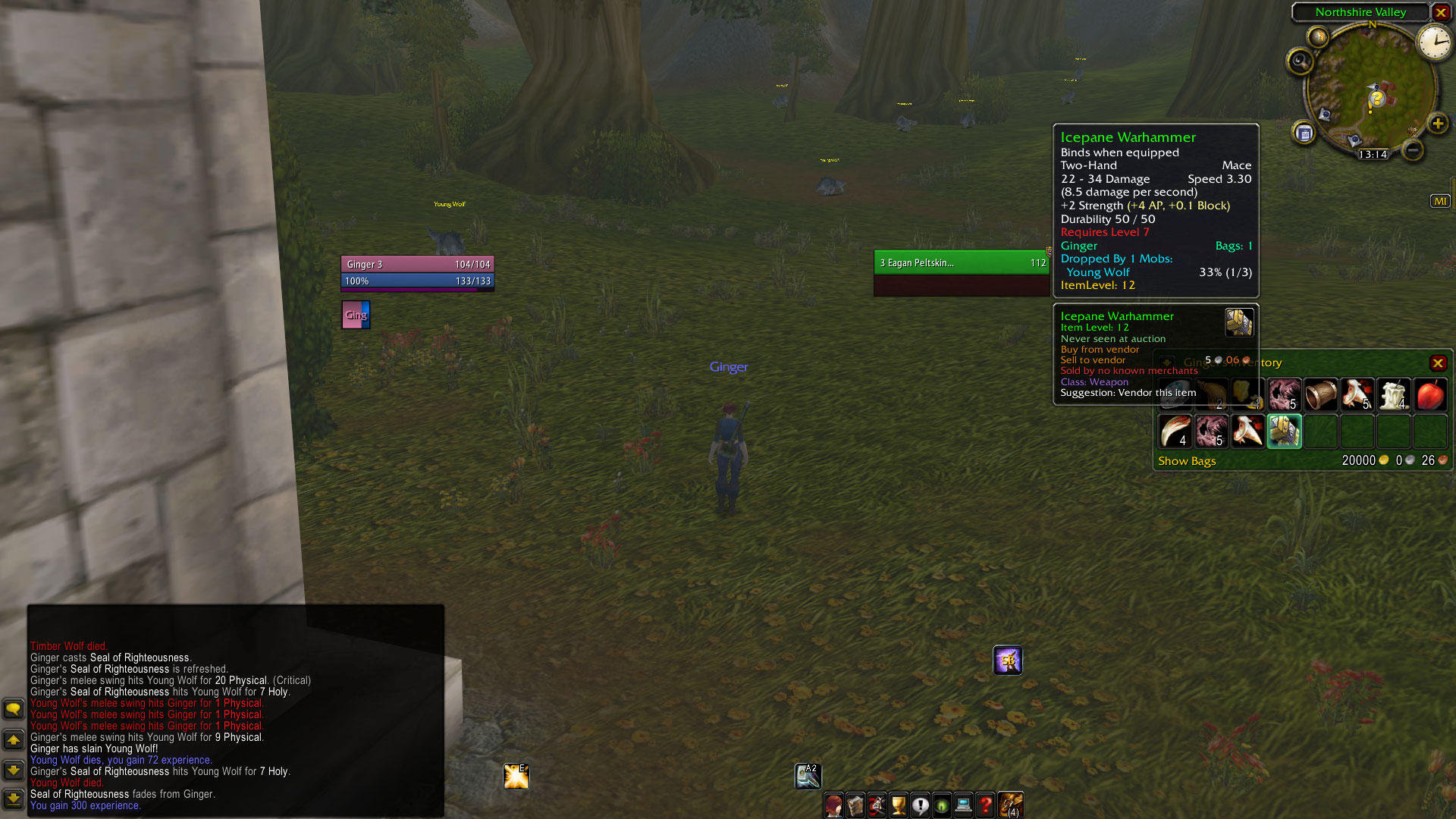Open the main menu computer icon
1456x819 pixels.
(x=963, y=805)
